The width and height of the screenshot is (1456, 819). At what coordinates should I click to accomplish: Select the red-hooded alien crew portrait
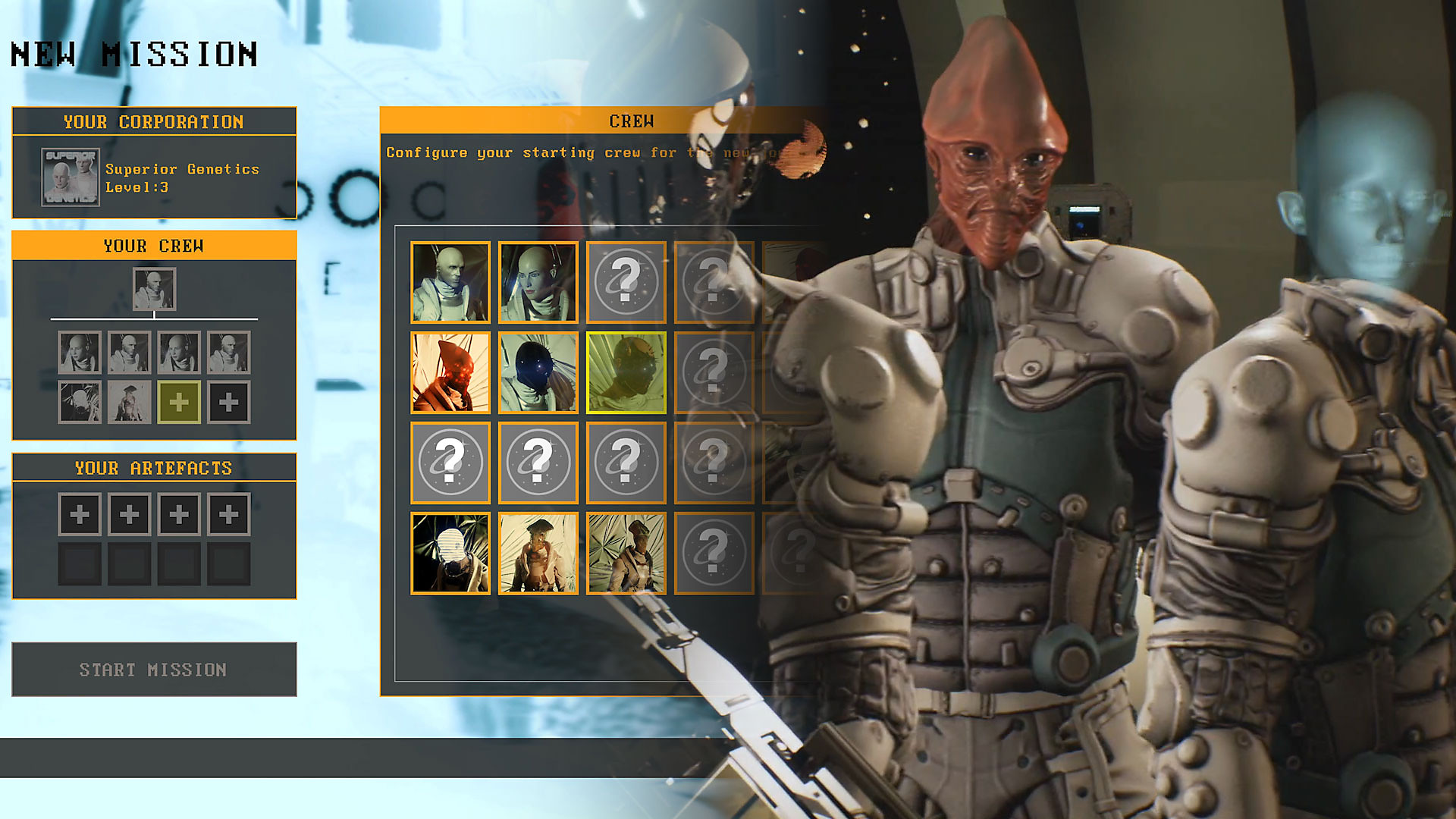coord(449,372)
